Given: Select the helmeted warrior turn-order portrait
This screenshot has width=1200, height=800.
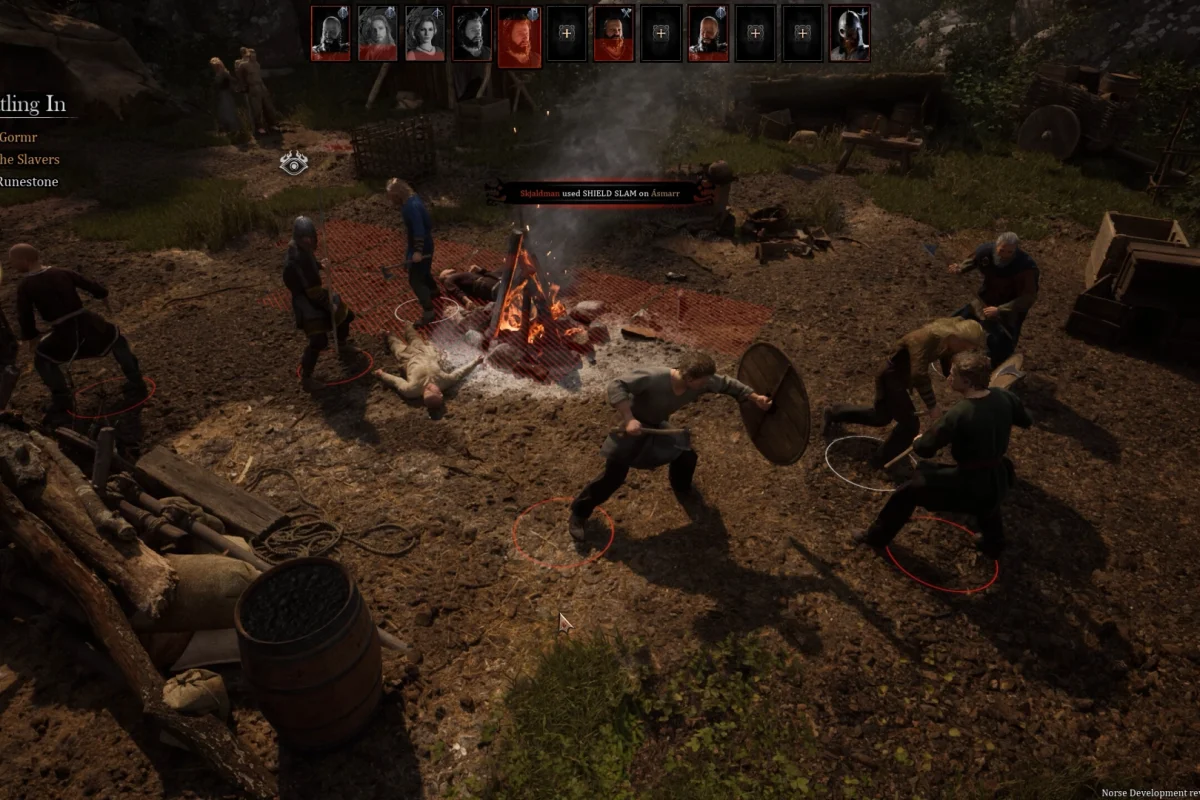Looking at the screenshot, I should click(849, 34).
